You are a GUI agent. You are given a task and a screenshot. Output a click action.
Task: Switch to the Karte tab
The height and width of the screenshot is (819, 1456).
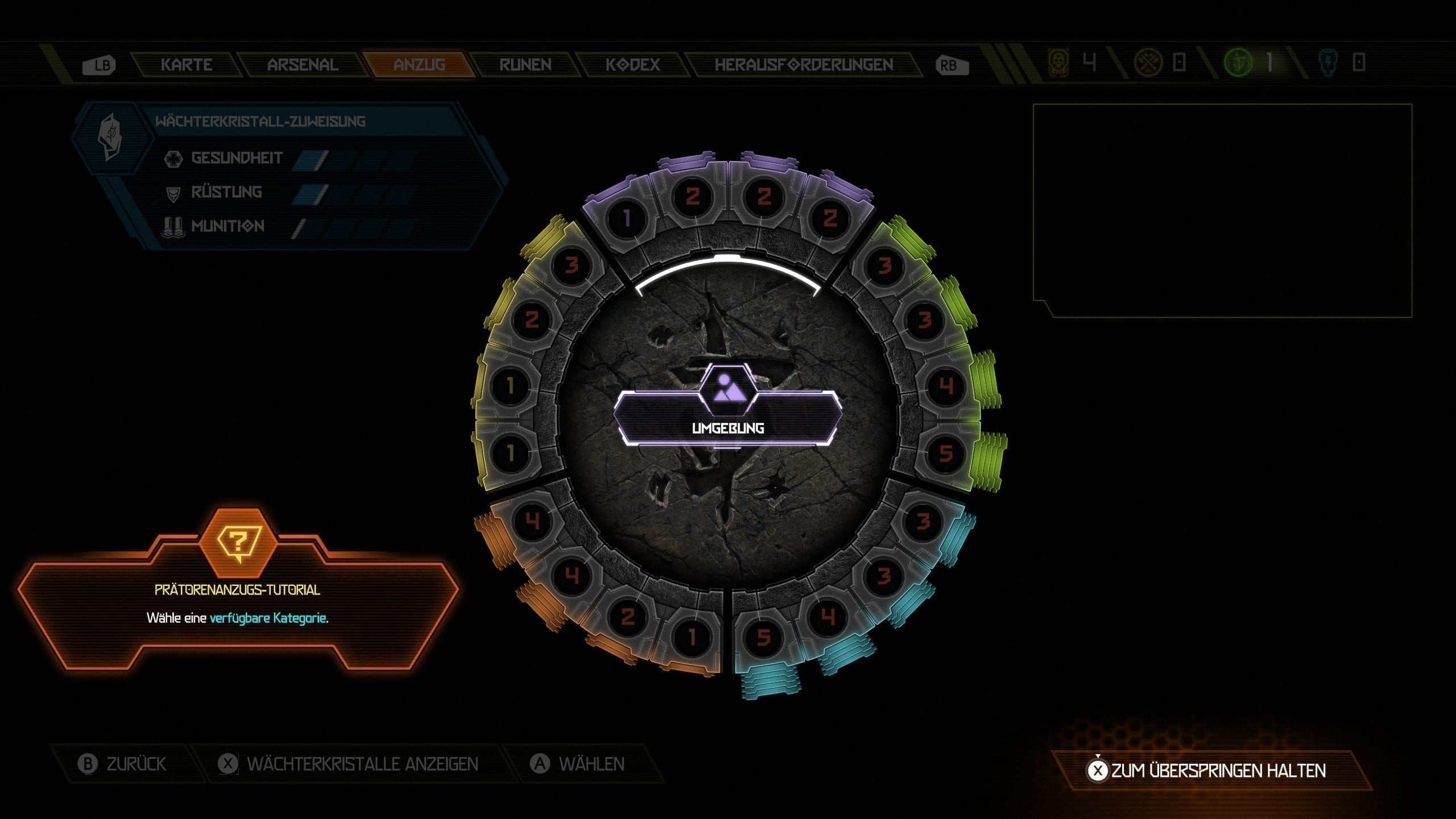pyautogui.click(x=187, y=65)
